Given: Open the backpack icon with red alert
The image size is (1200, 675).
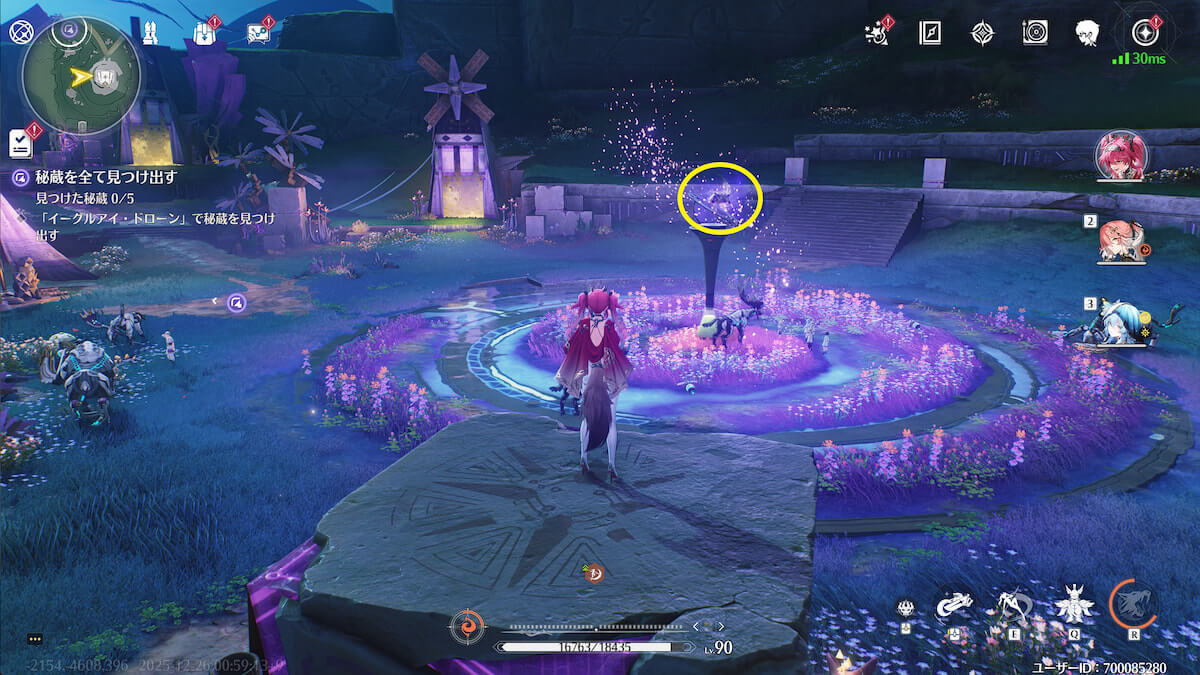Looking at the screenshot, I should [x=204, y=33].
